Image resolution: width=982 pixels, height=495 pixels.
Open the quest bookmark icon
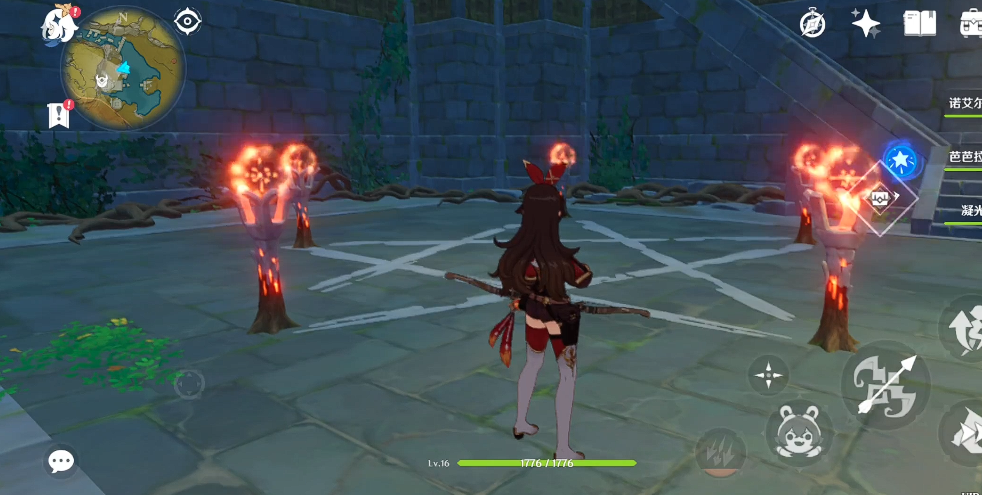click(58, 115)
